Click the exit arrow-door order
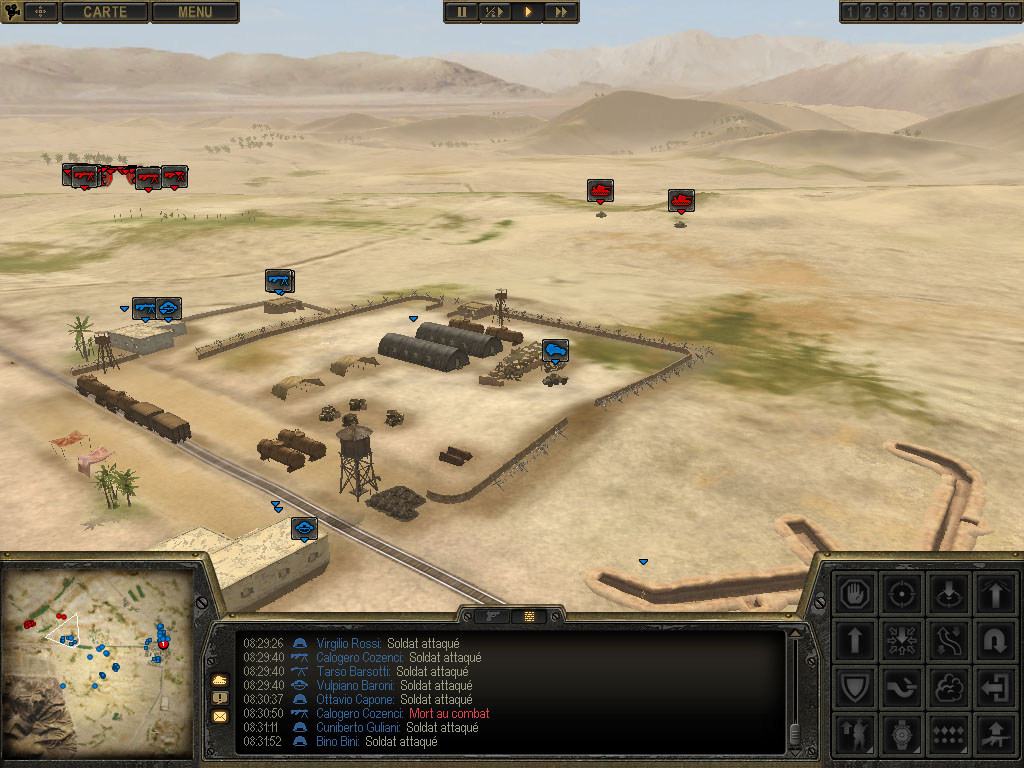The width and height of the screenshot is (1024, 768). tap(994, 687)
